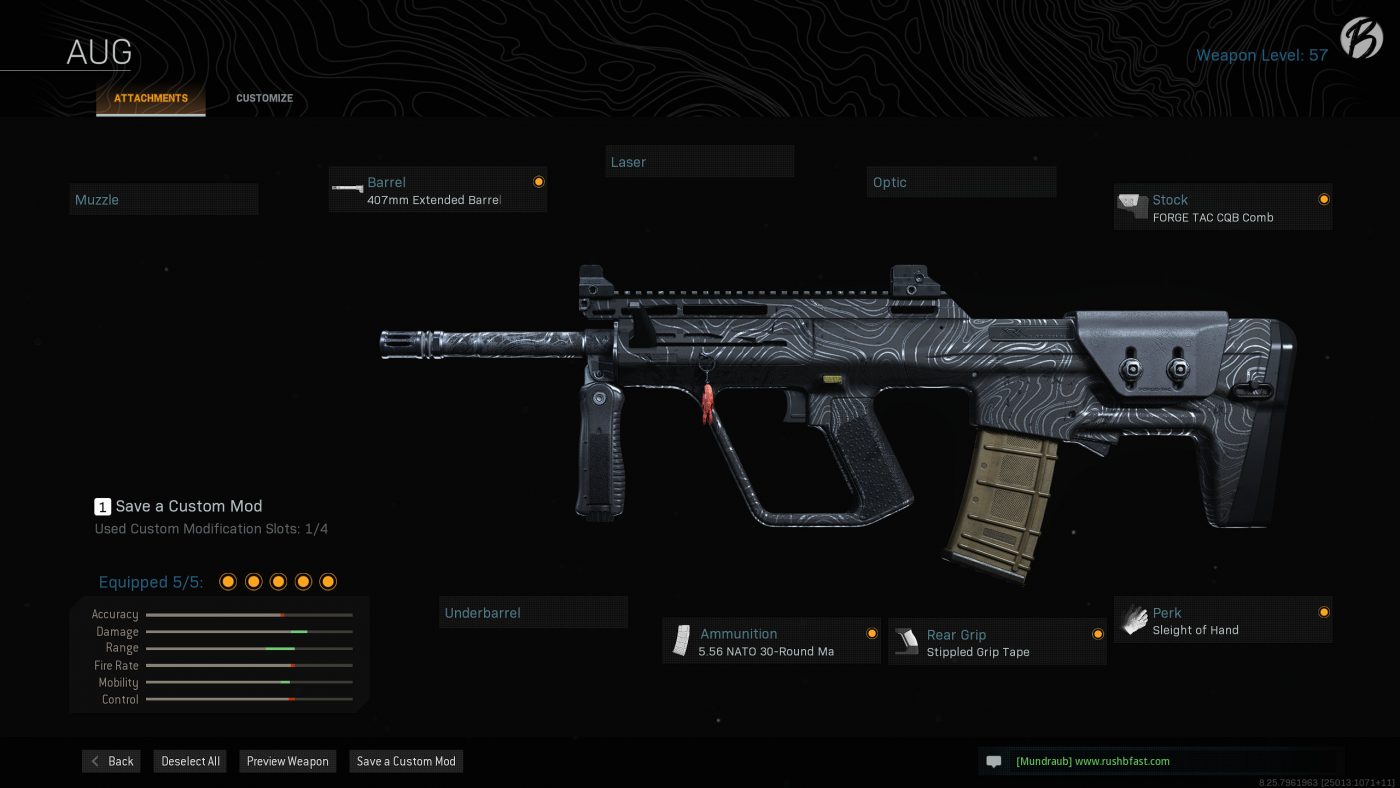
Task: Toggle the first Equipped 5/5 dot
Action: click(x=227, y=580)
